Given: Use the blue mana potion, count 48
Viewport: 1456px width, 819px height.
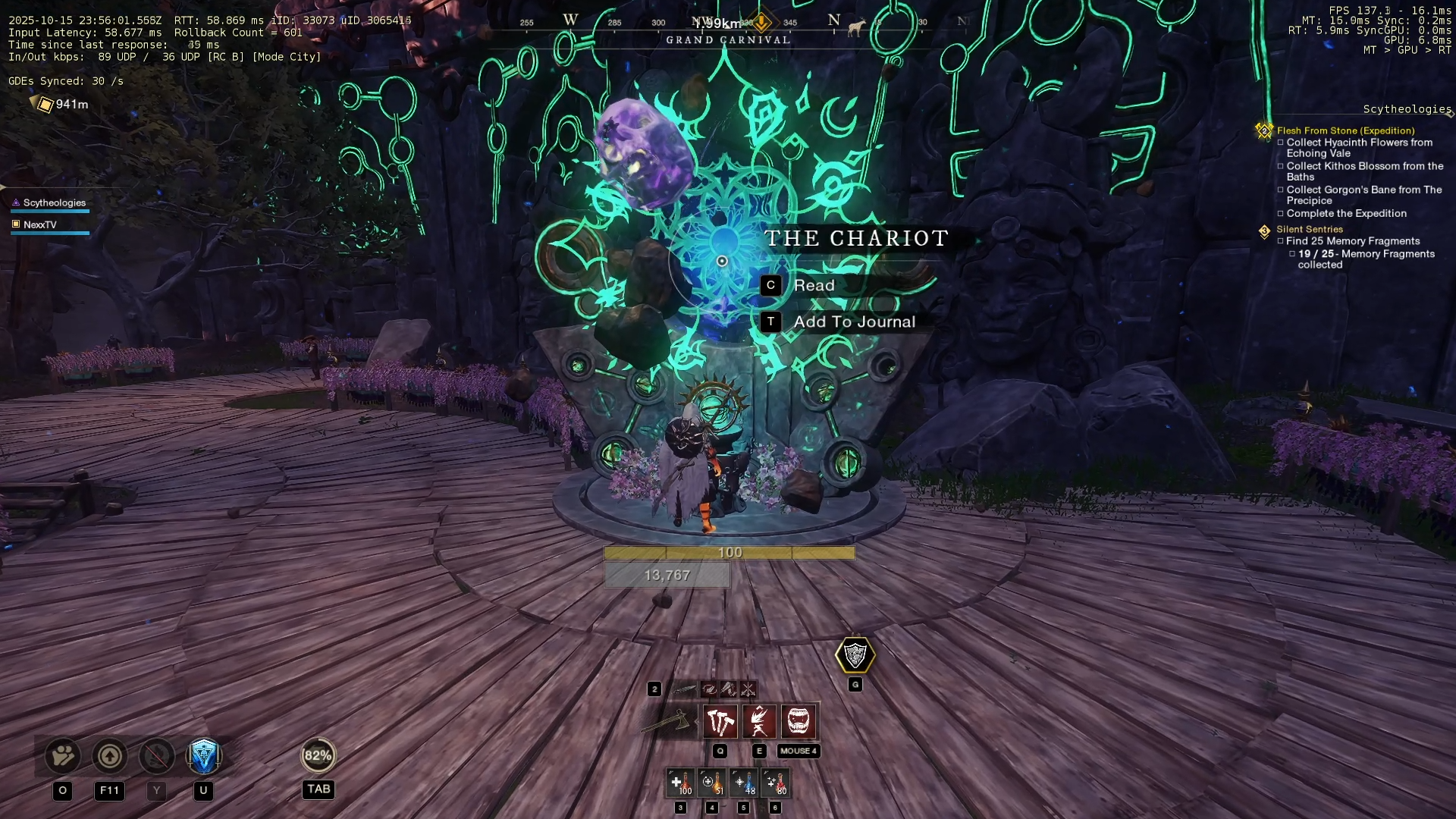Looking at the screenshot, I should coord(744,783).
